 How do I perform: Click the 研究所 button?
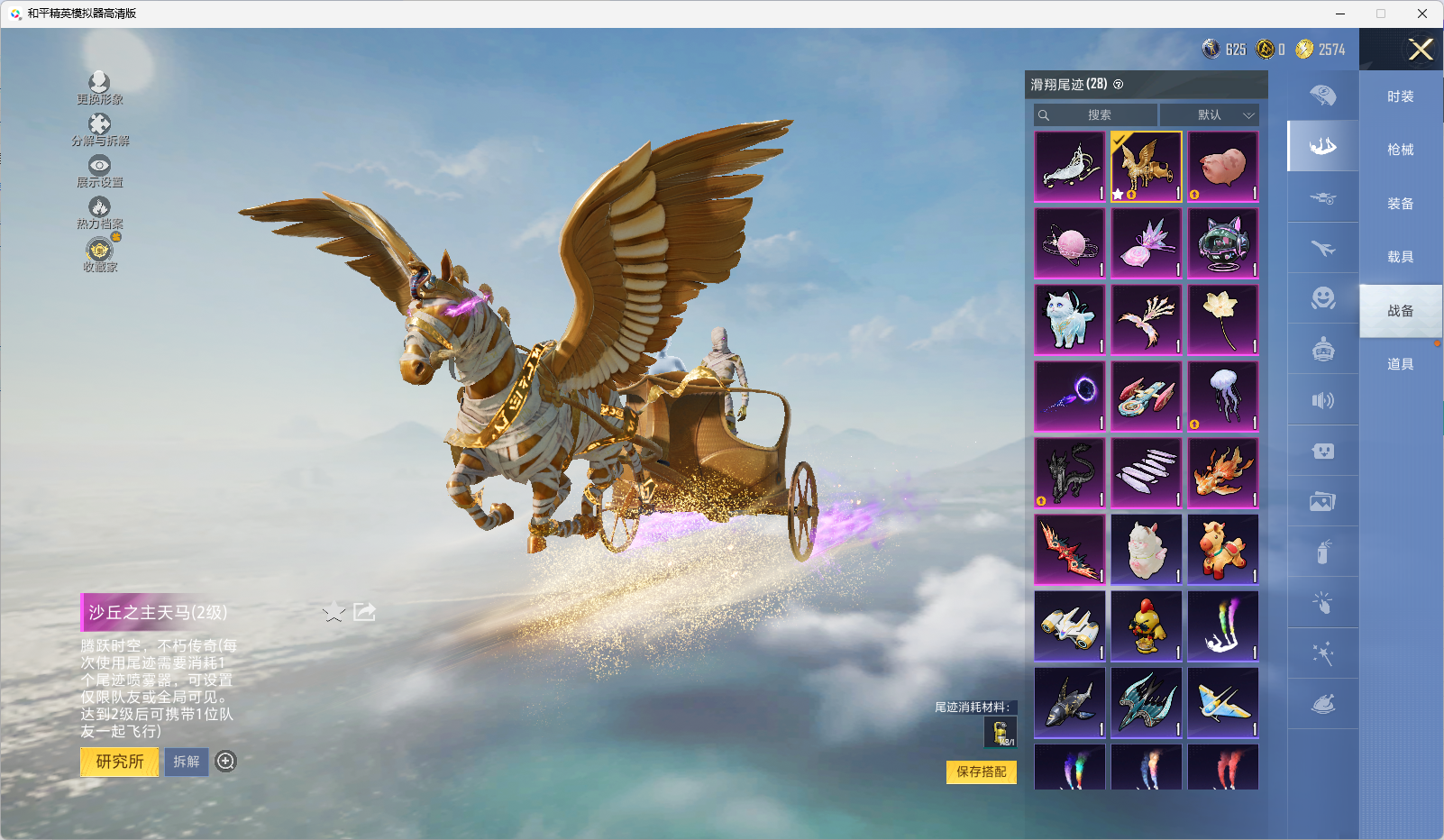pyautogui.click(x=120, y=762)
